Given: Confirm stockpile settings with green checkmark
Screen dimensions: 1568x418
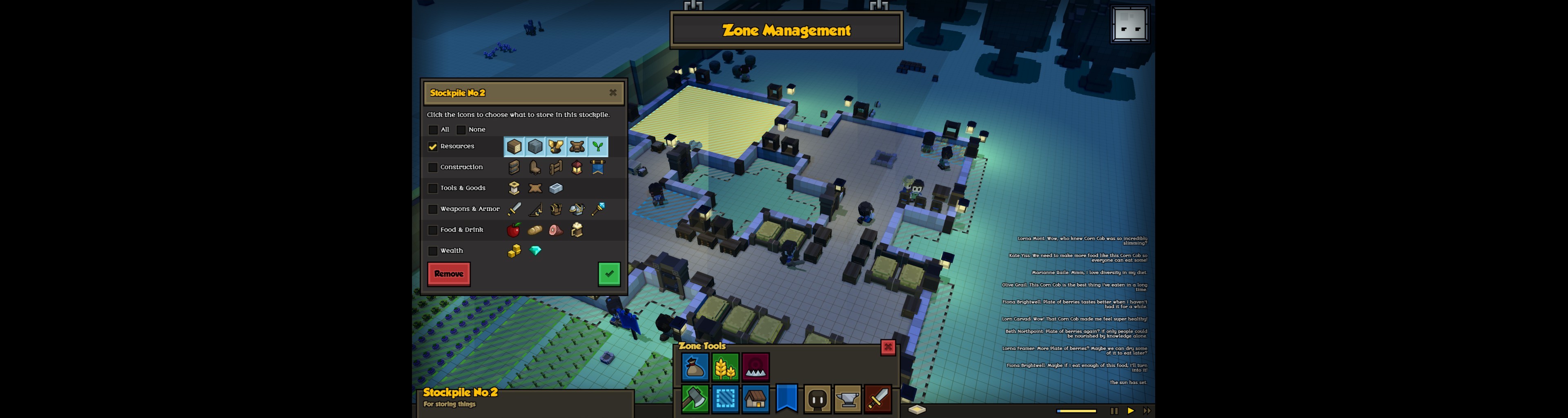Looking at the screenshot, I should coord(609,274).
